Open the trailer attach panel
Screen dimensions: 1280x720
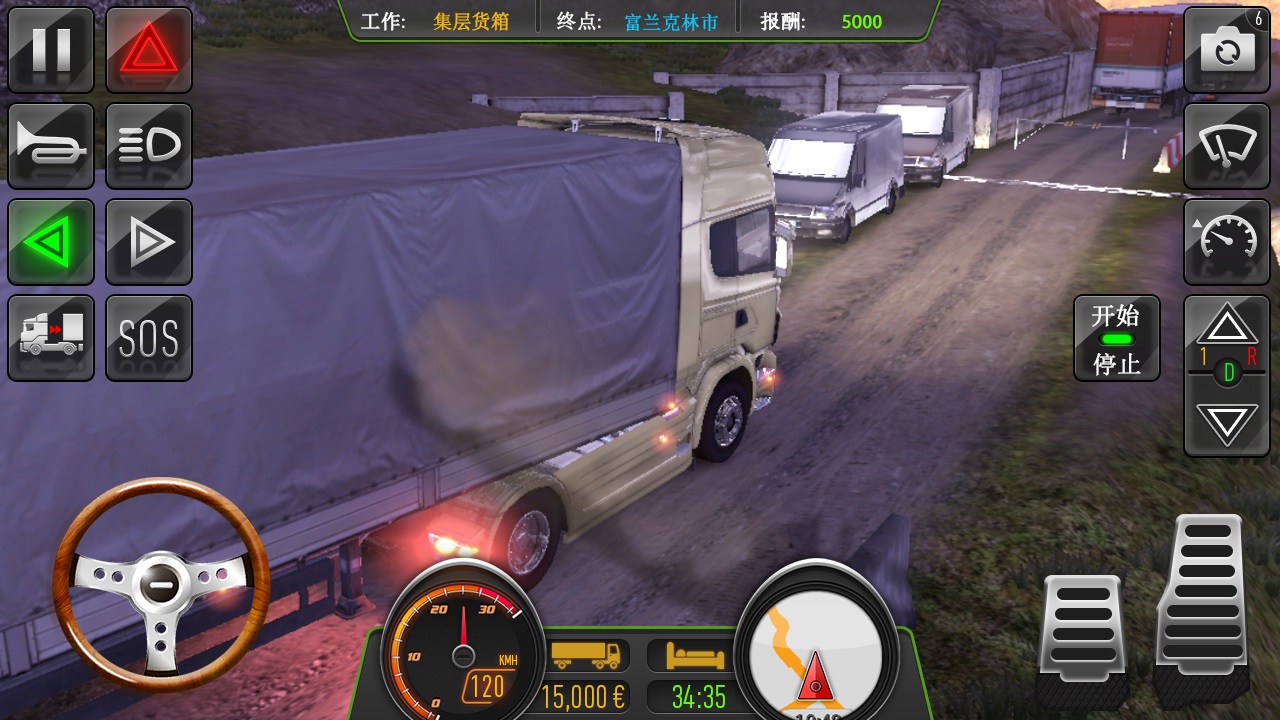[x=51, y=337]
